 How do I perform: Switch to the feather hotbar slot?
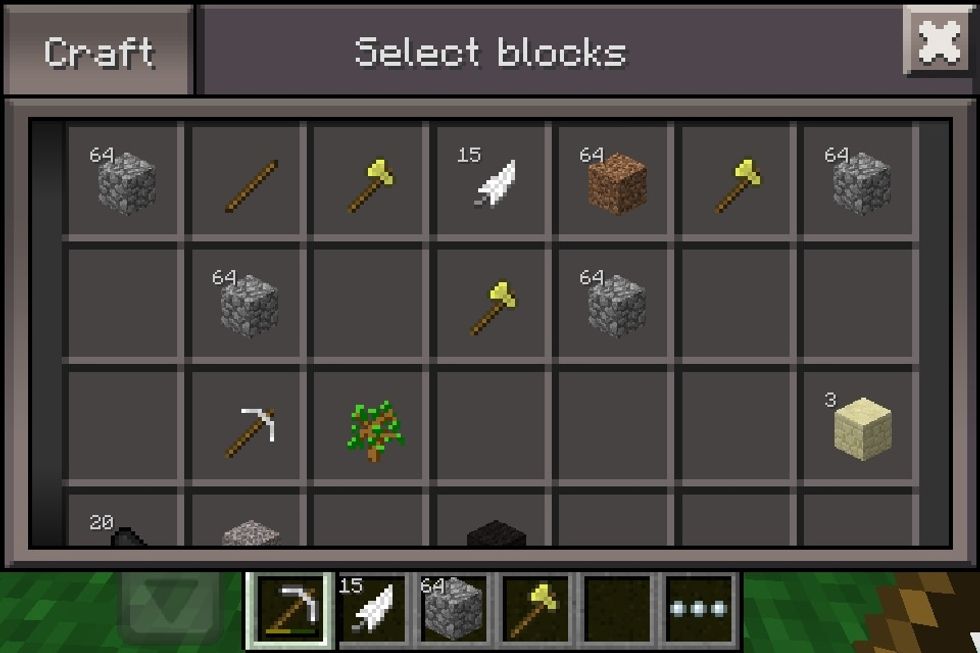coord(372,609)
